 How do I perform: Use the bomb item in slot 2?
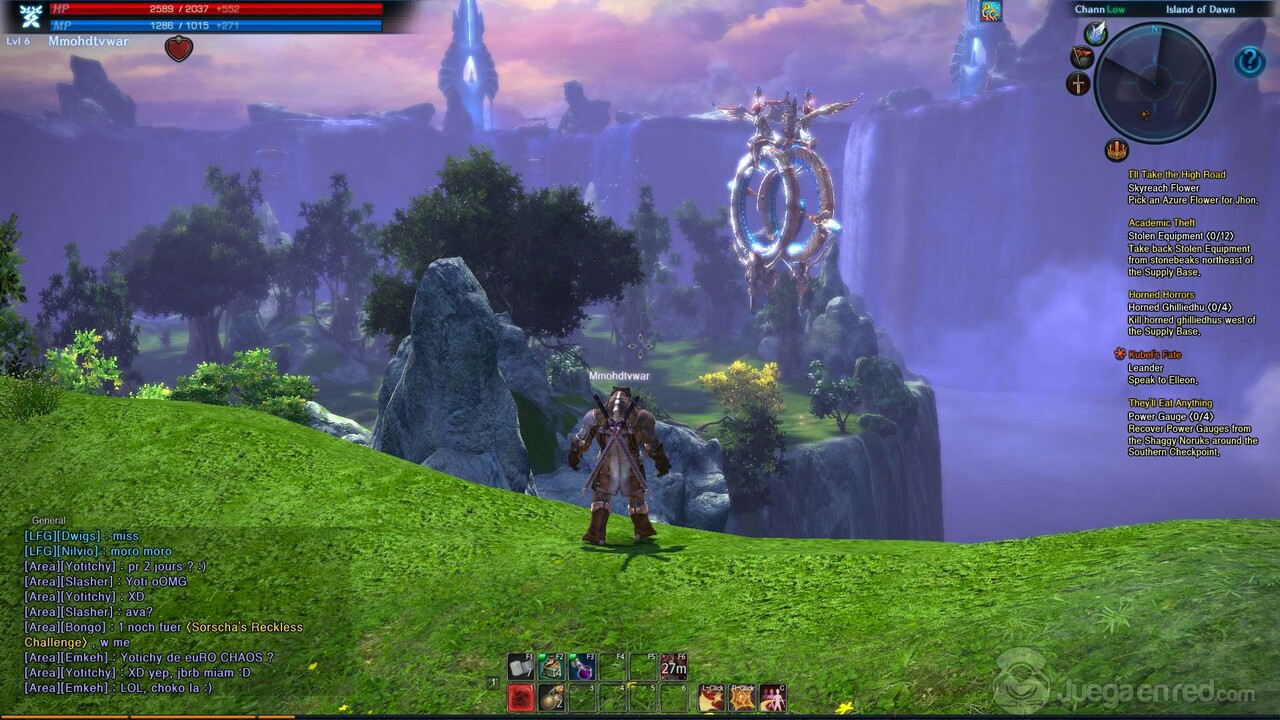point(550,697)
